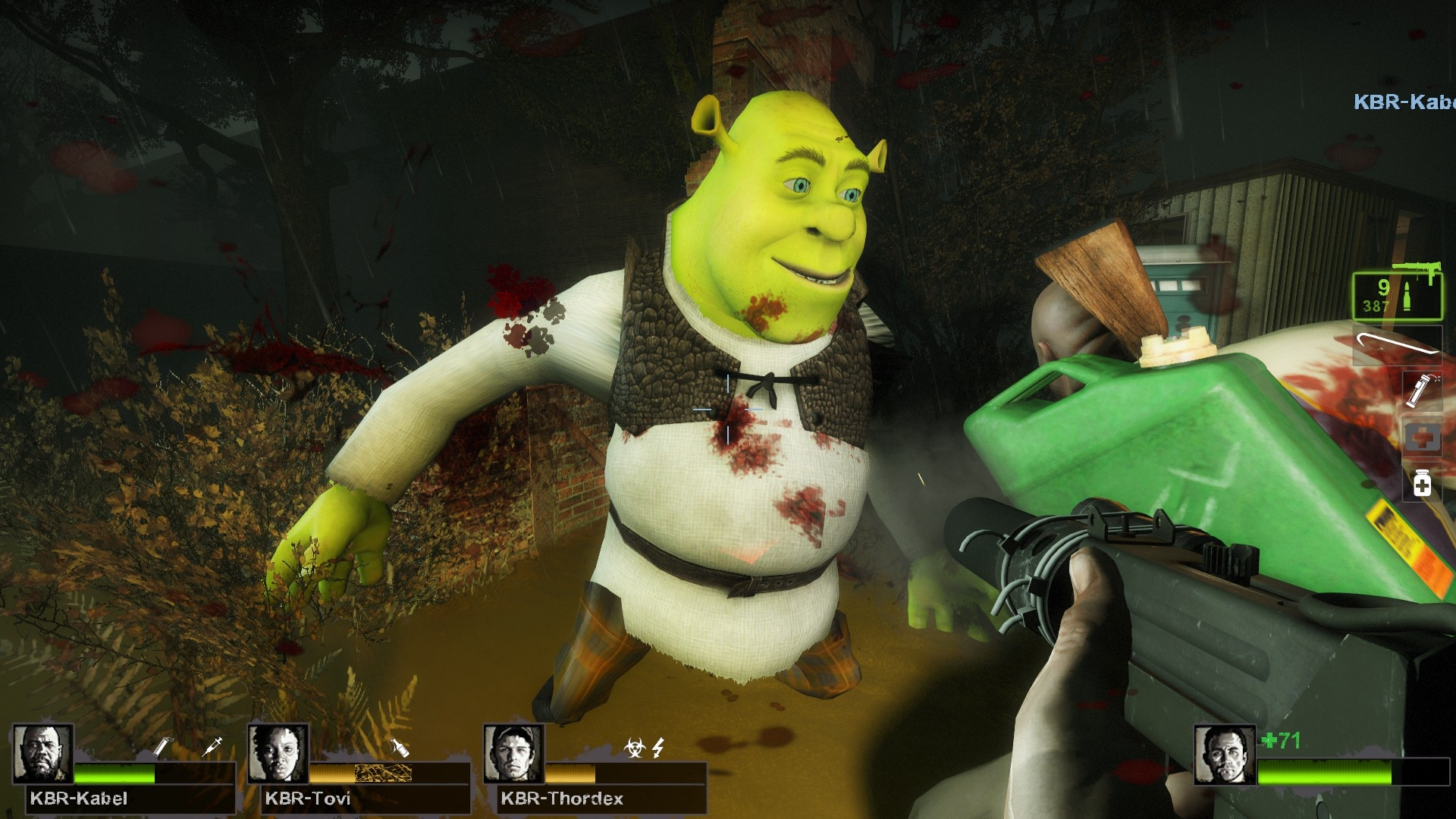Click KBR-Thordex's lightning bolt icon
This screenshot has width=1456, height=819.
(x=657, y=748)
